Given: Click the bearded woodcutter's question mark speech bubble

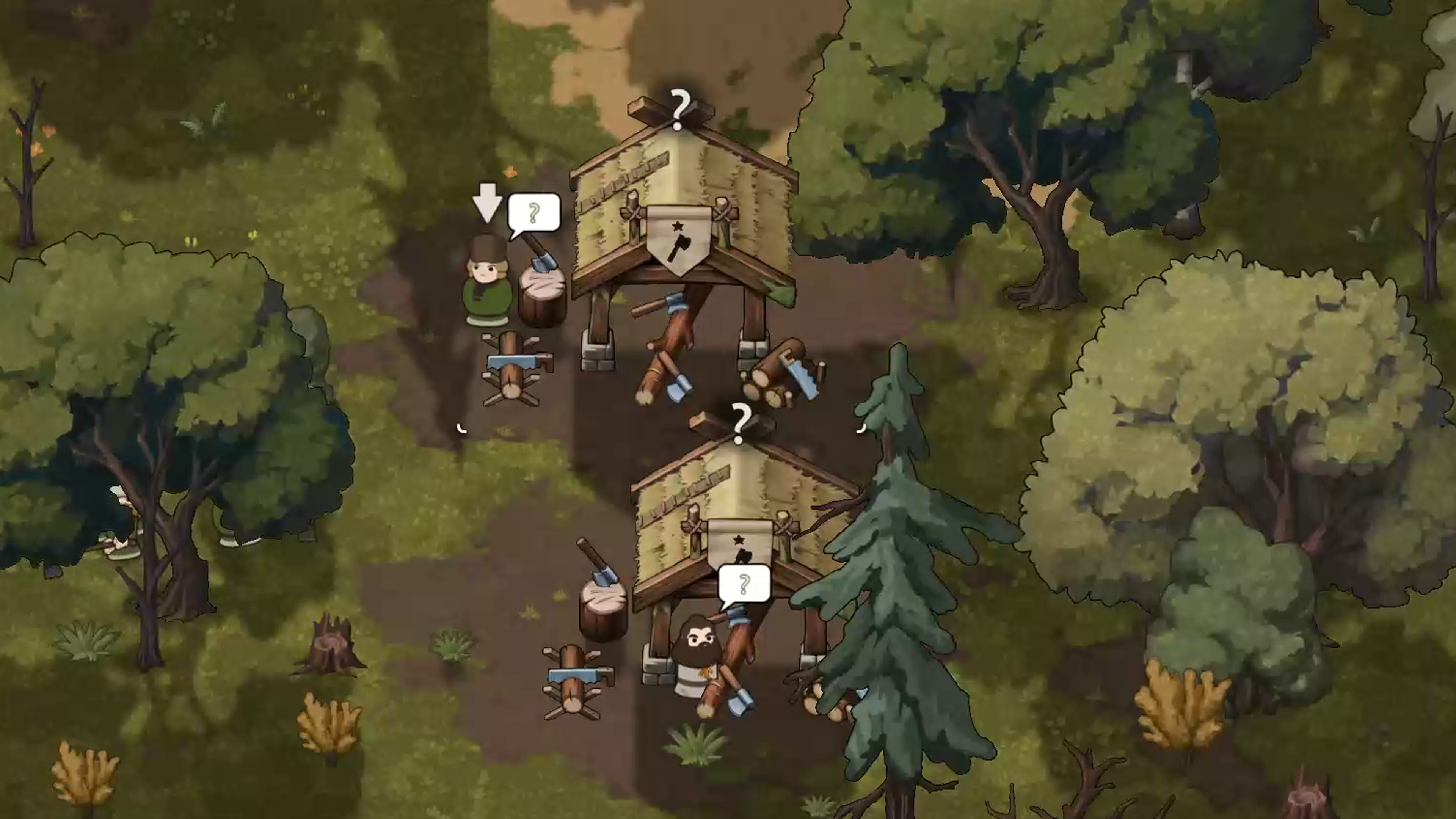Looking at the screenshot, I should point(744,584).
